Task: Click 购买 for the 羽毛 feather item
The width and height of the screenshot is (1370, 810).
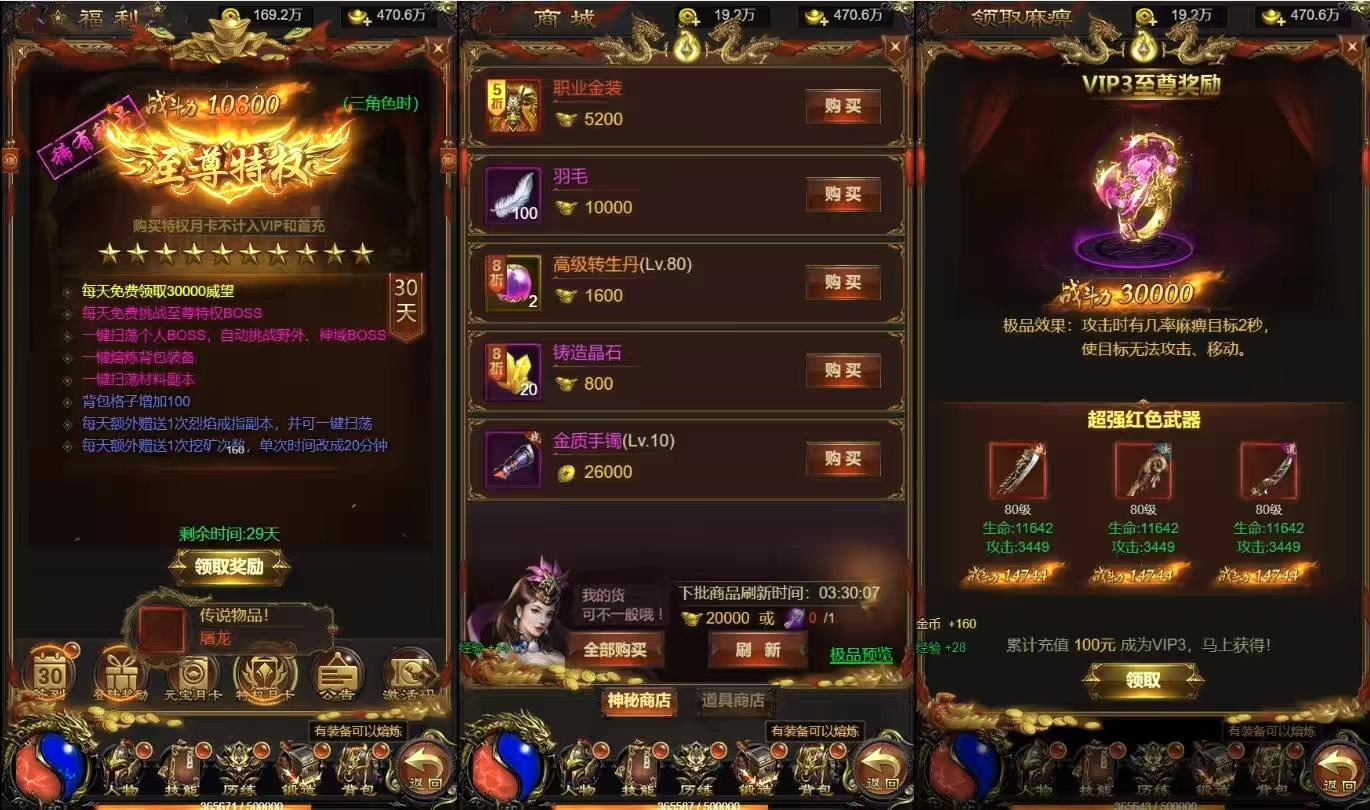Action: click(843, 194)
